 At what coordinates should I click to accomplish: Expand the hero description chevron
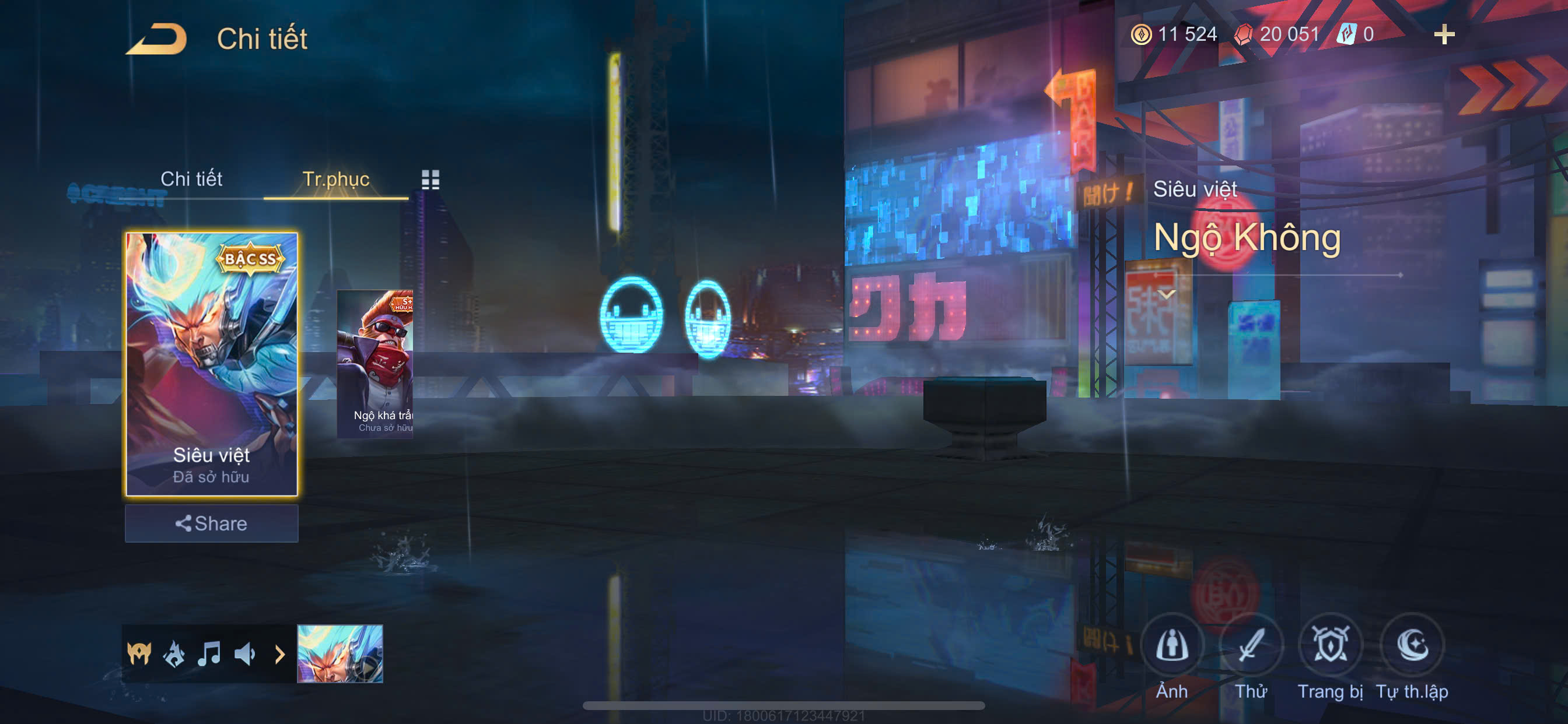pyautogui.click(x=1166, y=294)
